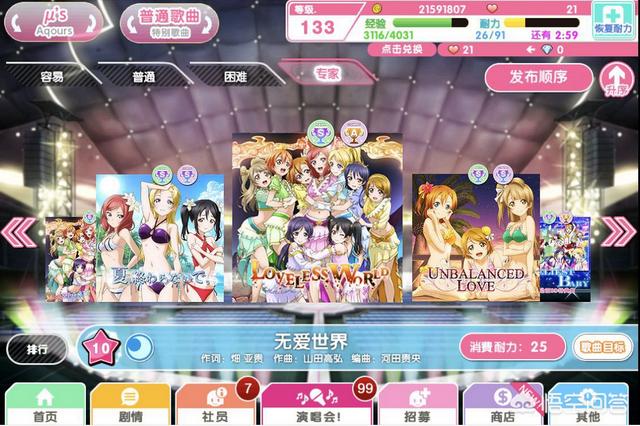640x426 pixels.
Task: Select the 普通 difficulty tab
Action: (141, 74)
